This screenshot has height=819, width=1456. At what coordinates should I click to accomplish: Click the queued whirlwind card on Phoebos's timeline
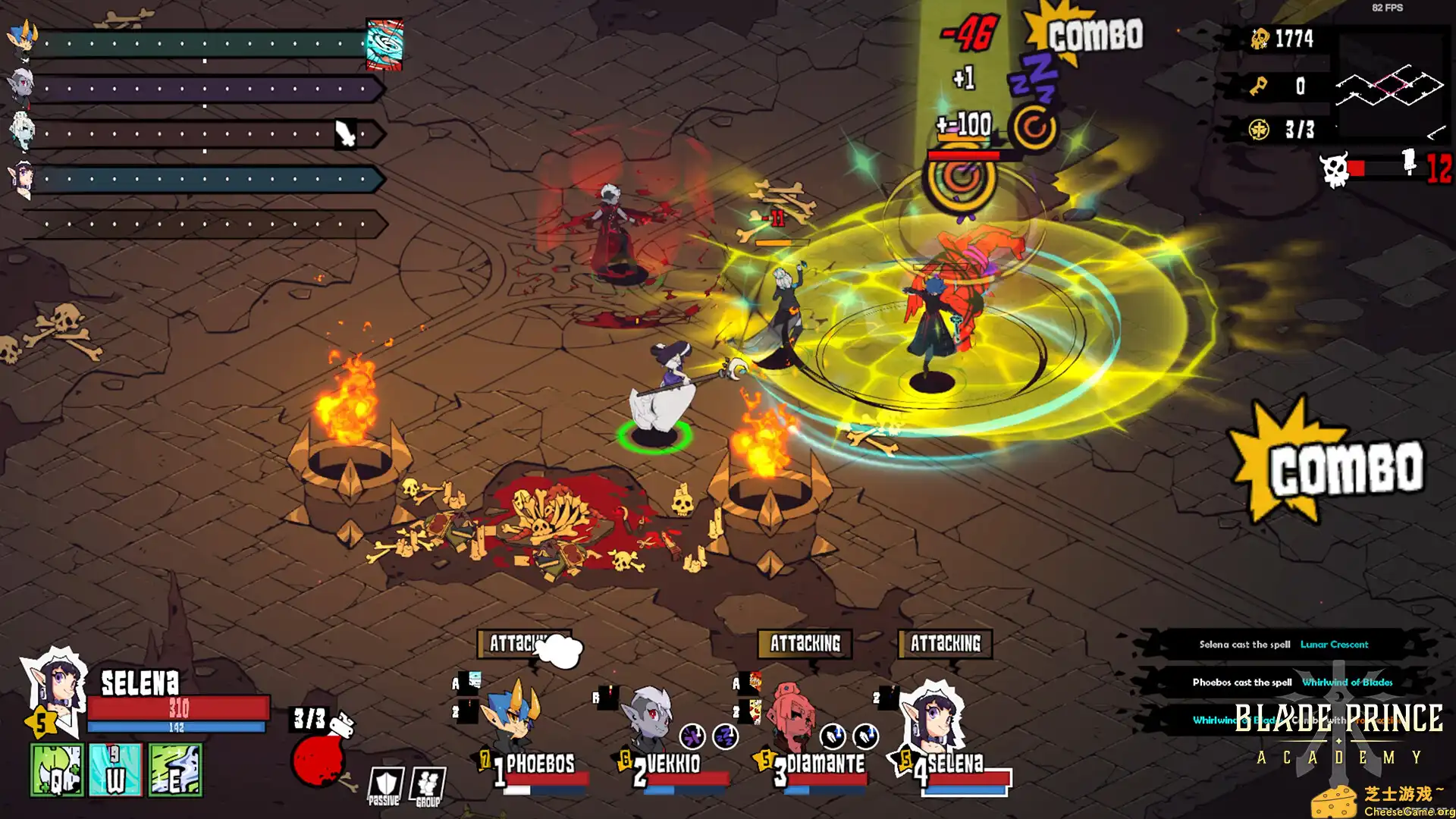(x=384, y=44)
